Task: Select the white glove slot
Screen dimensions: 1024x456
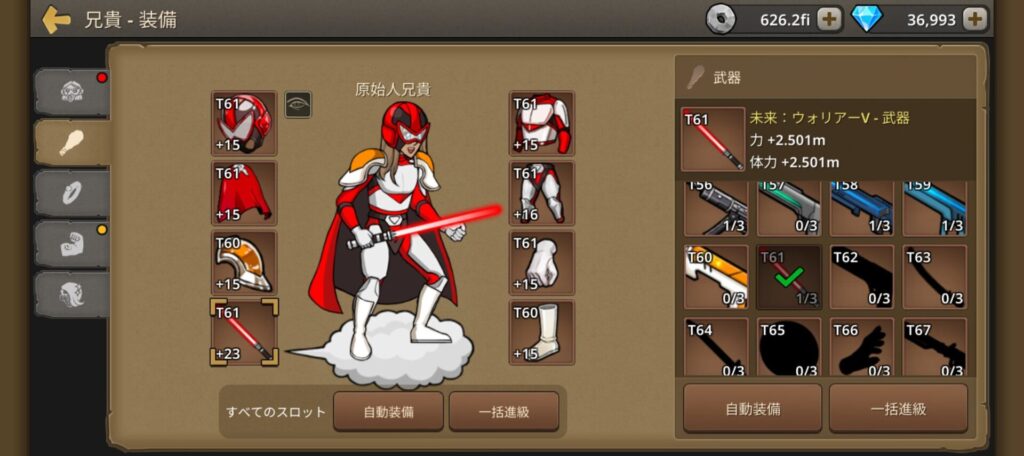Action: pos(542,263)
